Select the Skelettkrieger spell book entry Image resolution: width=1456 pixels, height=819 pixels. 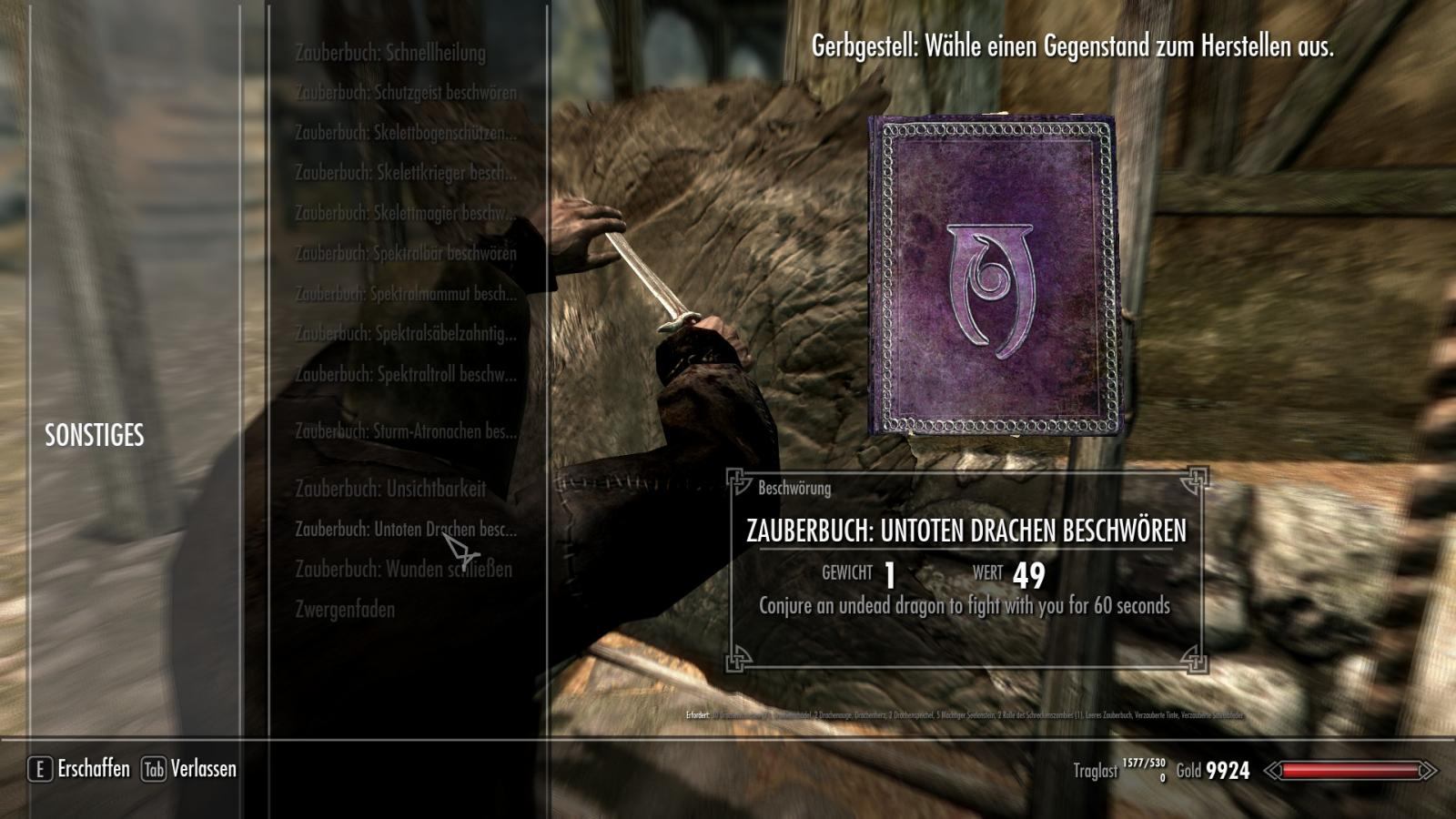405,173
